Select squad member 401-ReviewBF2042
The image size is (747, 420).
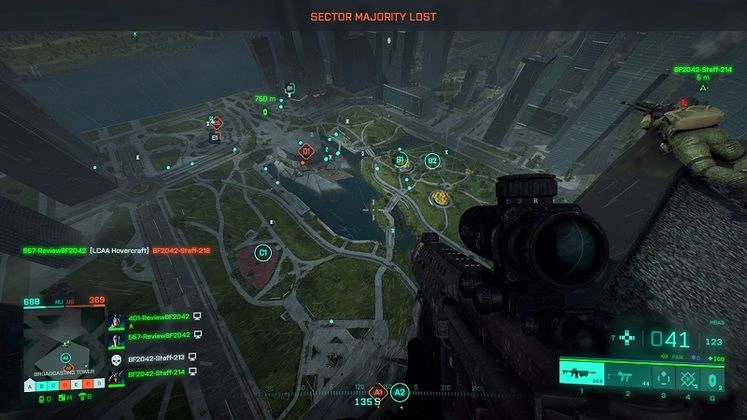click(x=158, y=318)
